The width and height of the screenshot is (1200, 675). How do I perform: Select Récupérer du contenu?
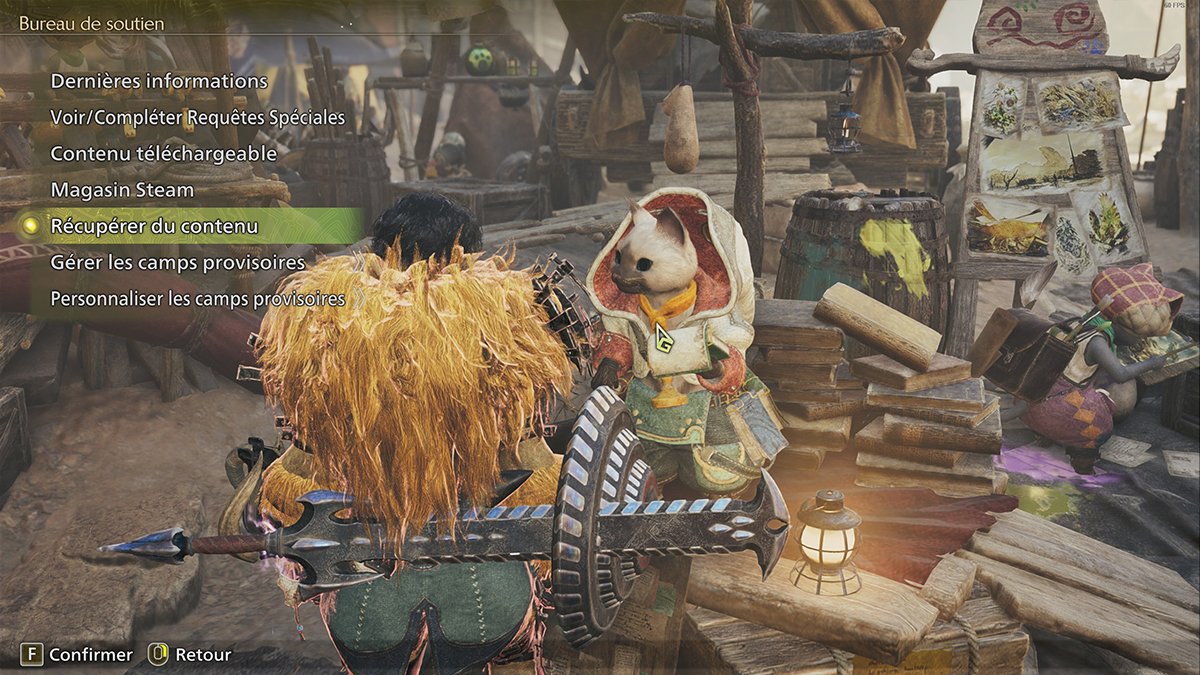tap(154, 226)
